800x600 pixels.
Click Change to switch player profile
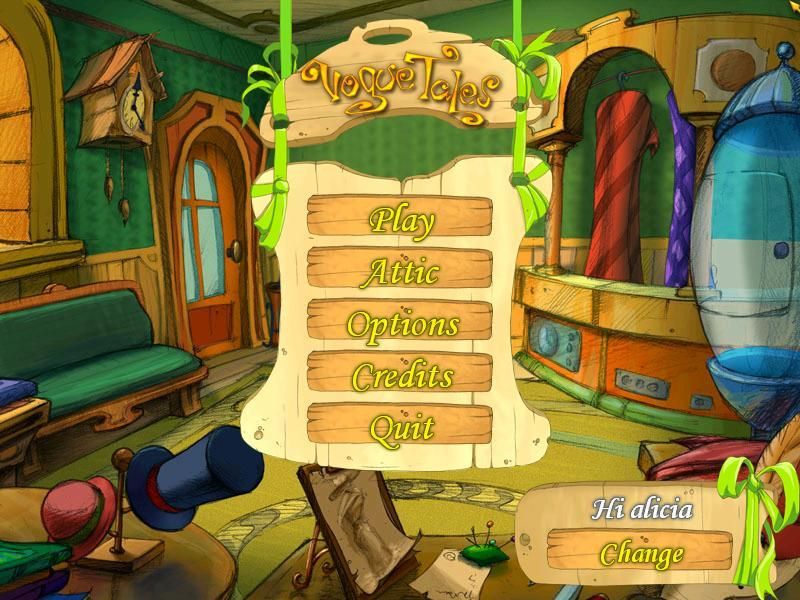[640, 552]
